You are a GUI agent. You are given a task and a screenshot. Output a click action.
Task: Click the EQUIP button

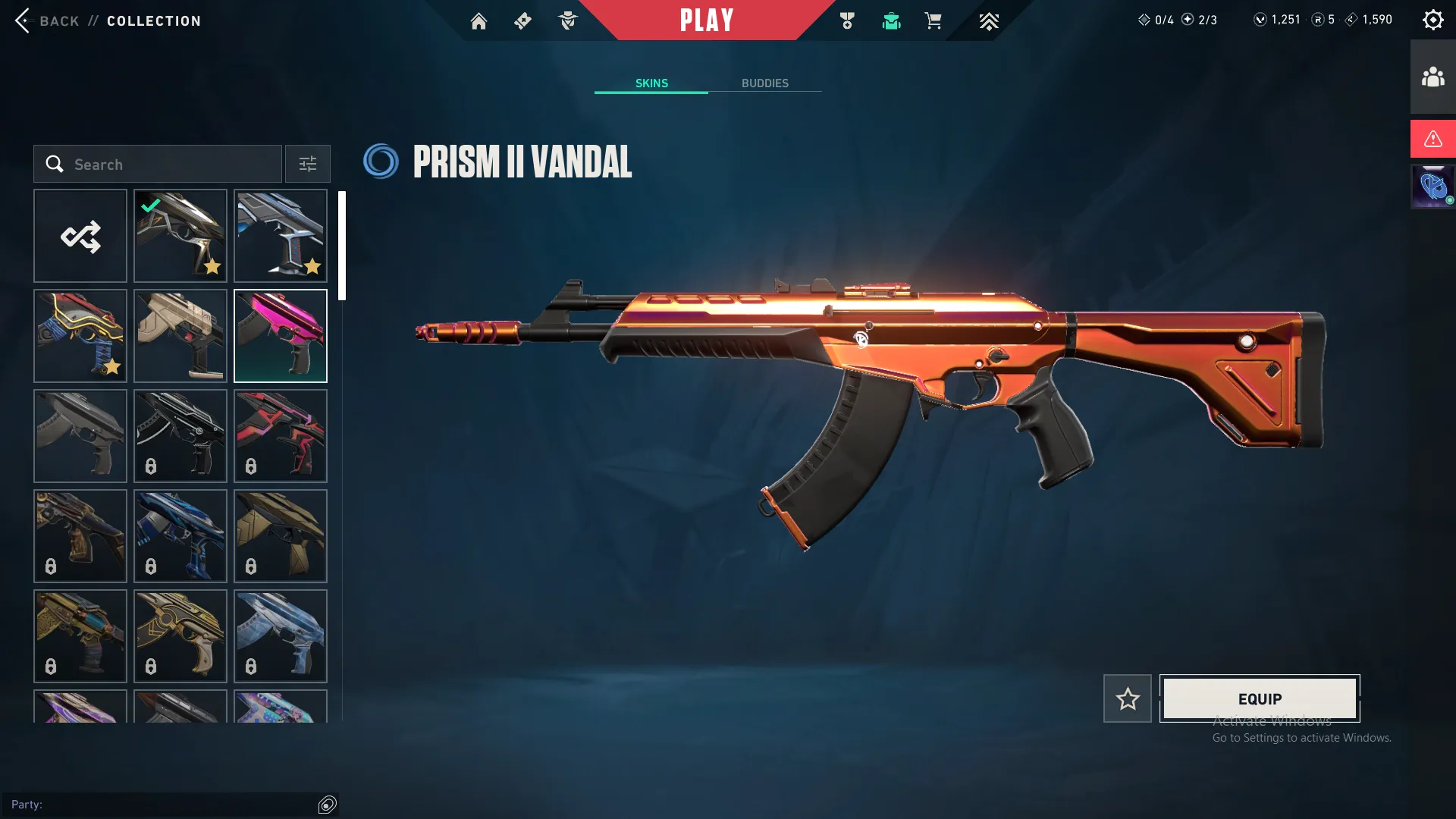1259,698
